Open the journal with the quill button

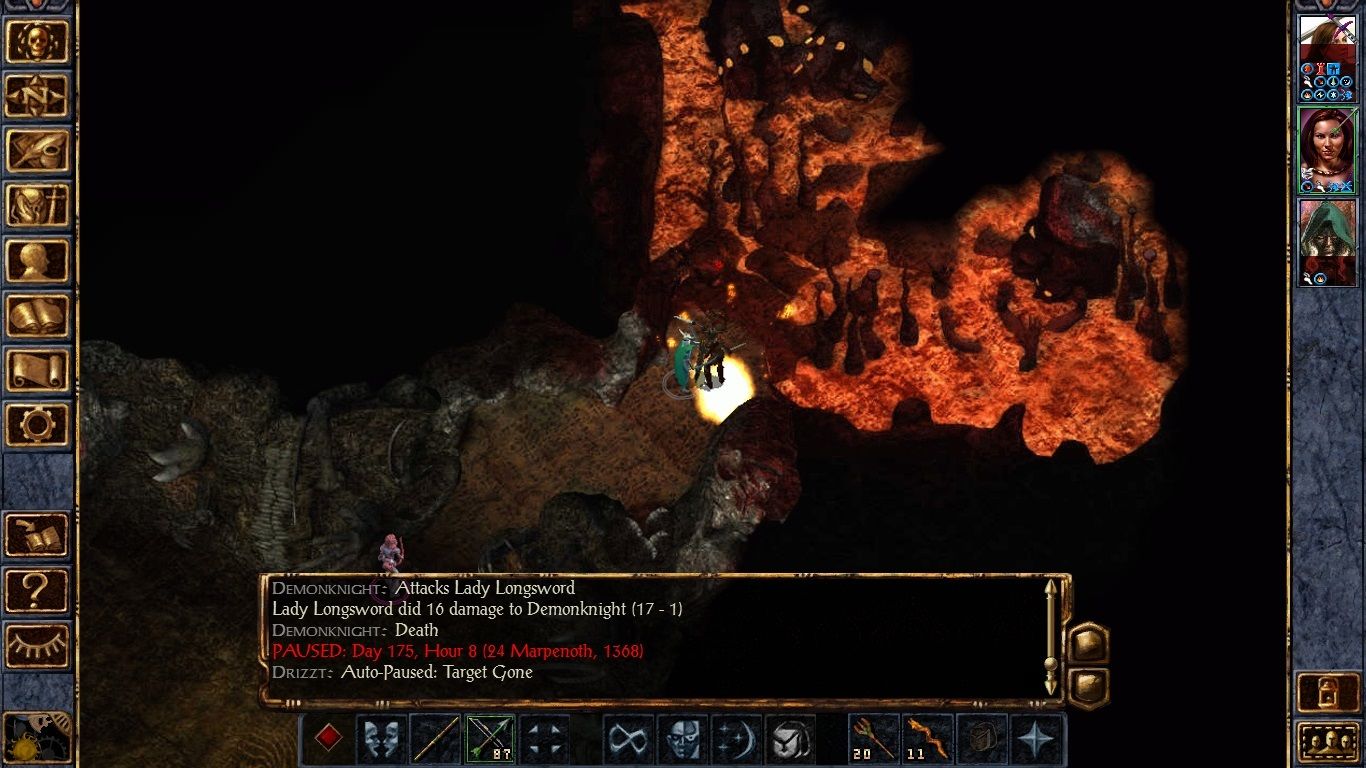[37, 151]
